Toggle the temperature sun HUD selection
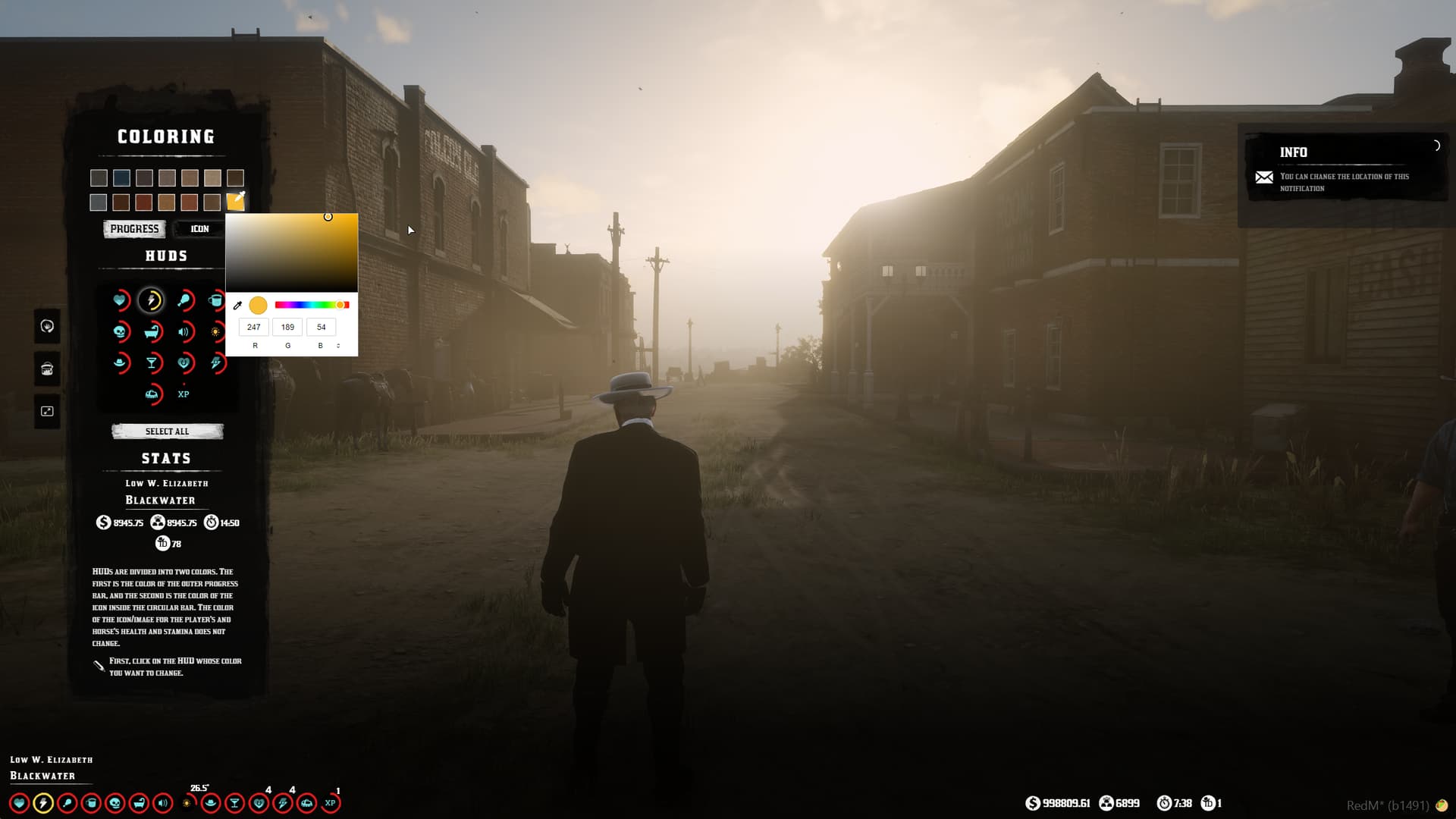1456x819 pixels. coord(215,332)
